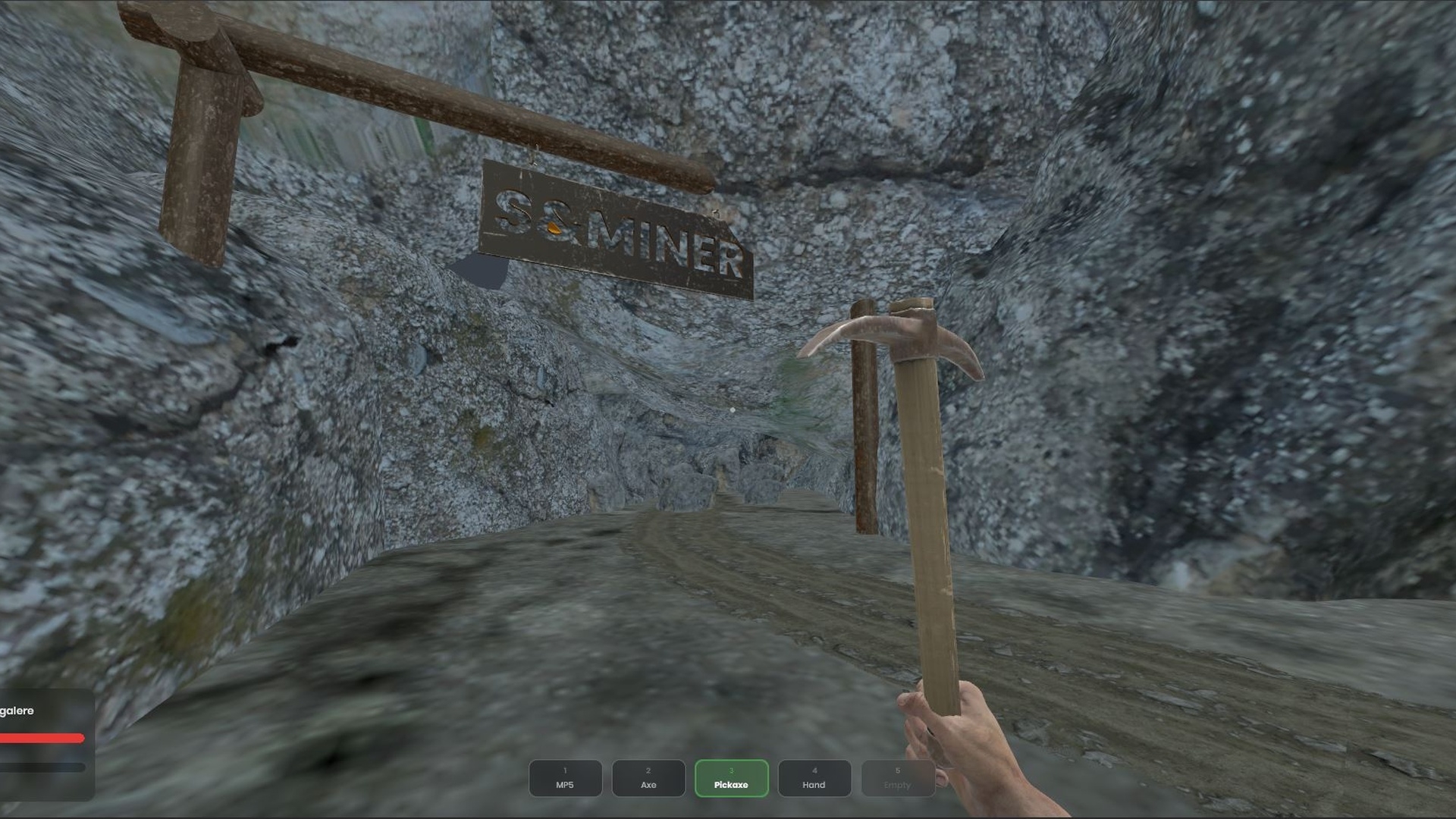
Task: Choose the highlighted Pickaxe slot
Action: tap(731, 778)
